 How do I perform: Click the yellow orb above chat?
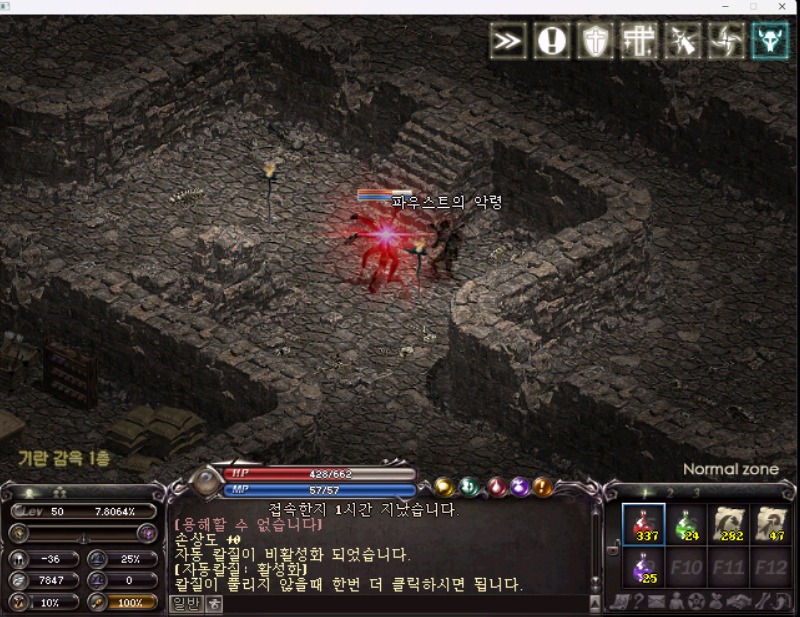[444, 487]
